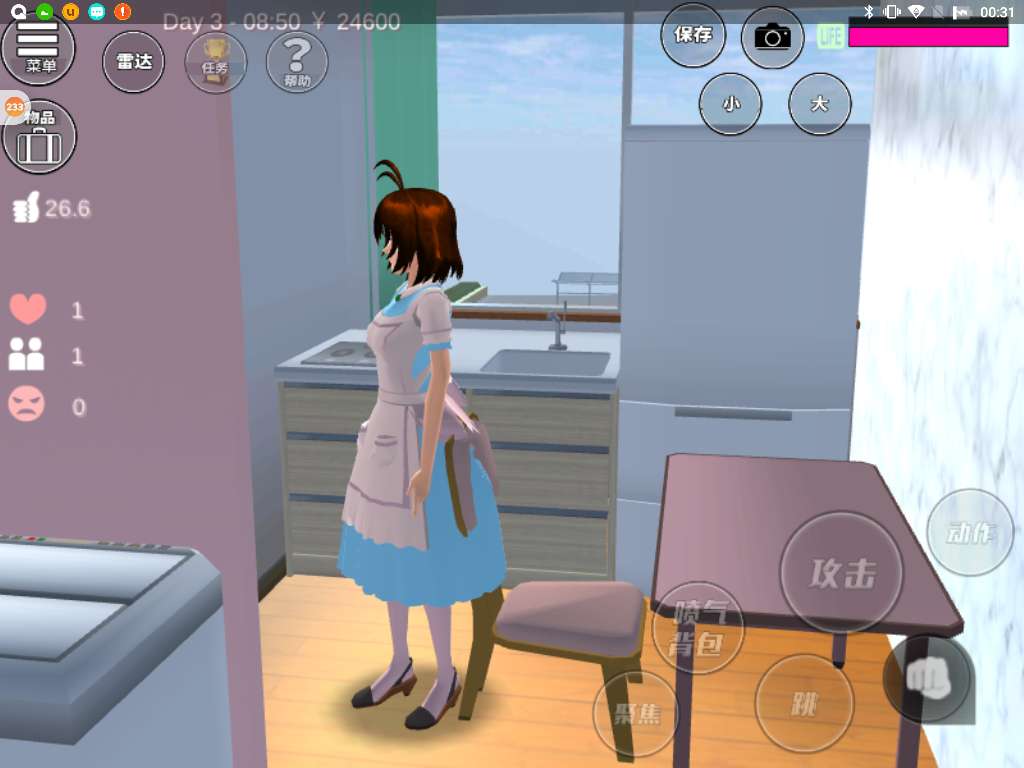Tap the 攻击 attack button

click(x=842, y=573)
